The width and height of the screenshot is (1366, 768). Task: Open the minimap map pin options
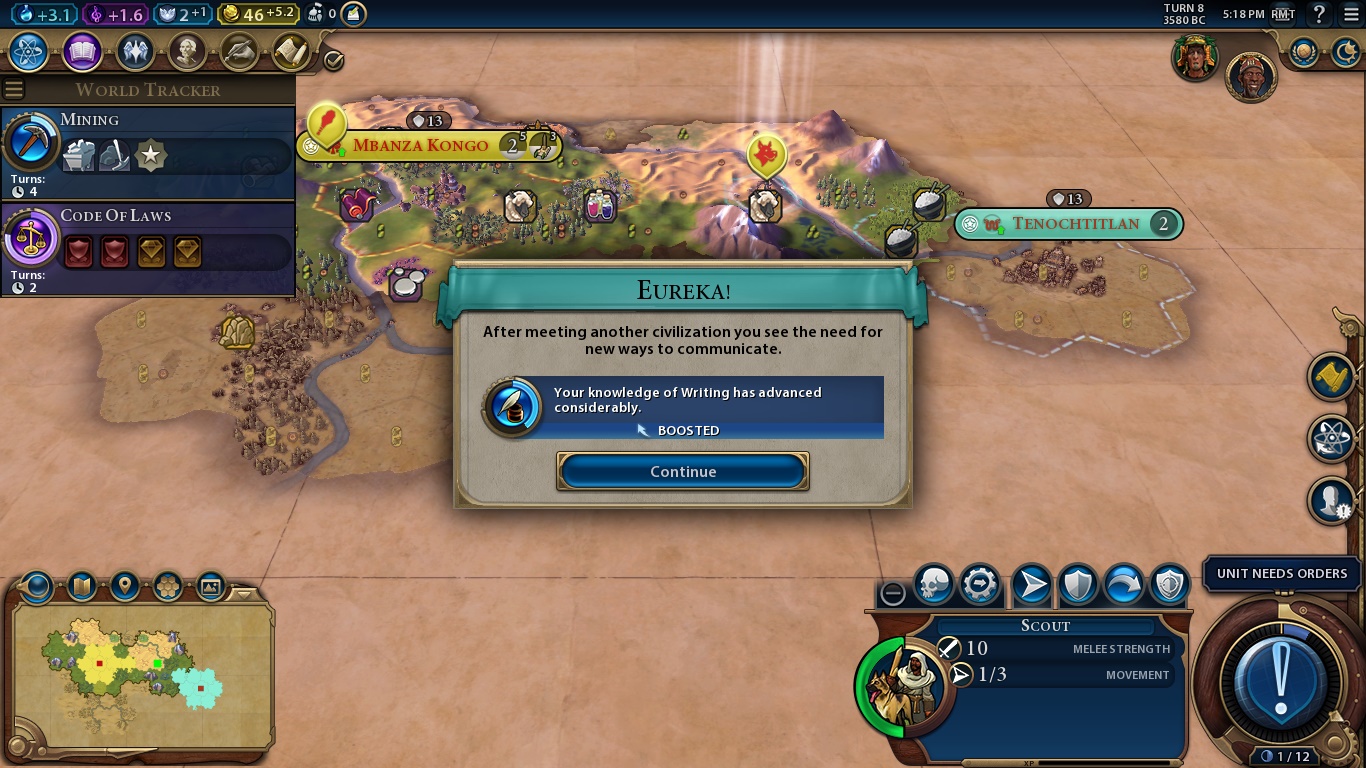click(124, 585)
